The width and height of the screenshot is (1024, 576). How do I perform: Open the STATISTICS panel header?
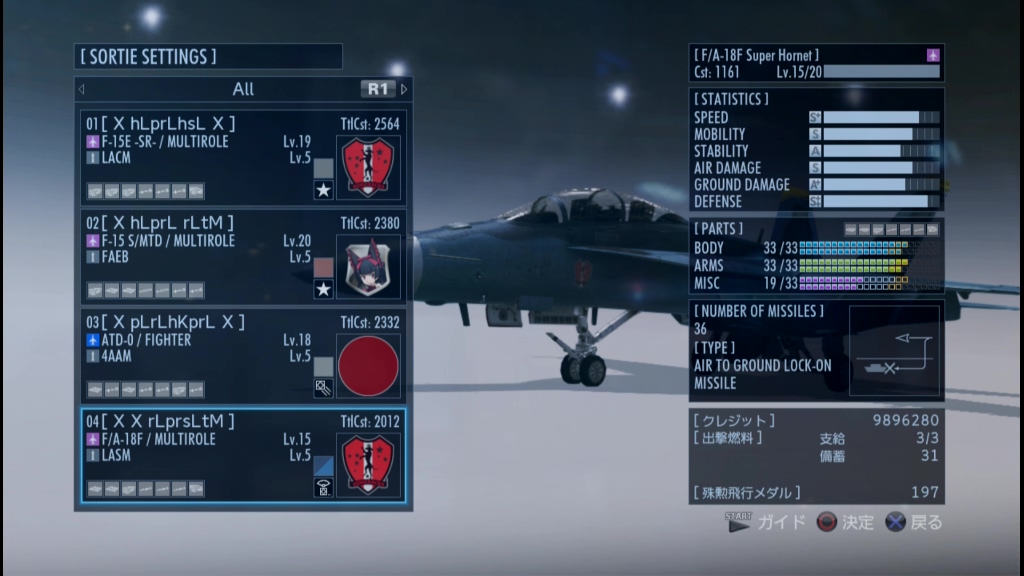(732, 99)
